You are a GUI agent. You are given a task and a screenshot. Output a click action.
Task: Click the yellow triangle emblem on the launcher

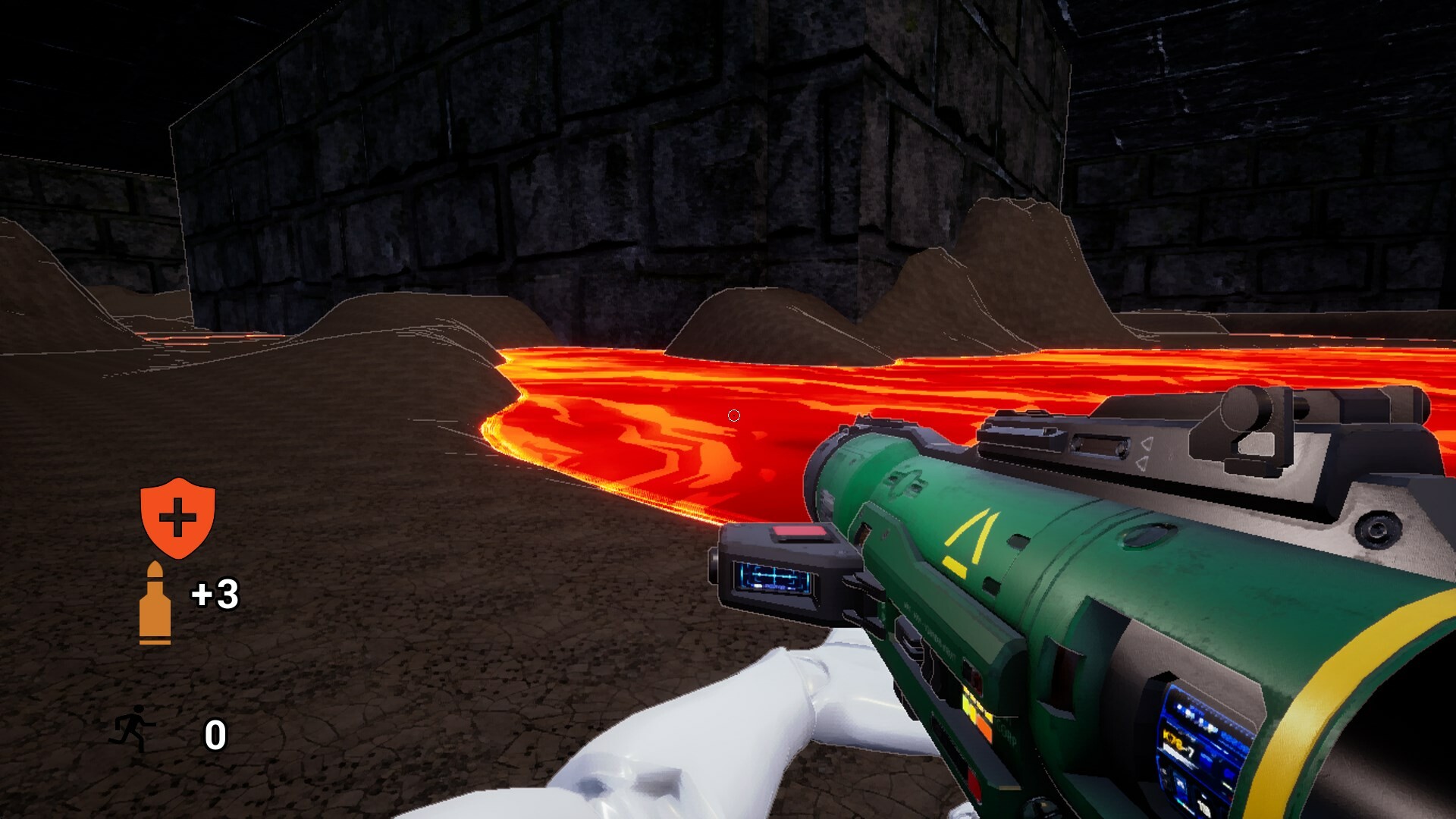point(971,538)
